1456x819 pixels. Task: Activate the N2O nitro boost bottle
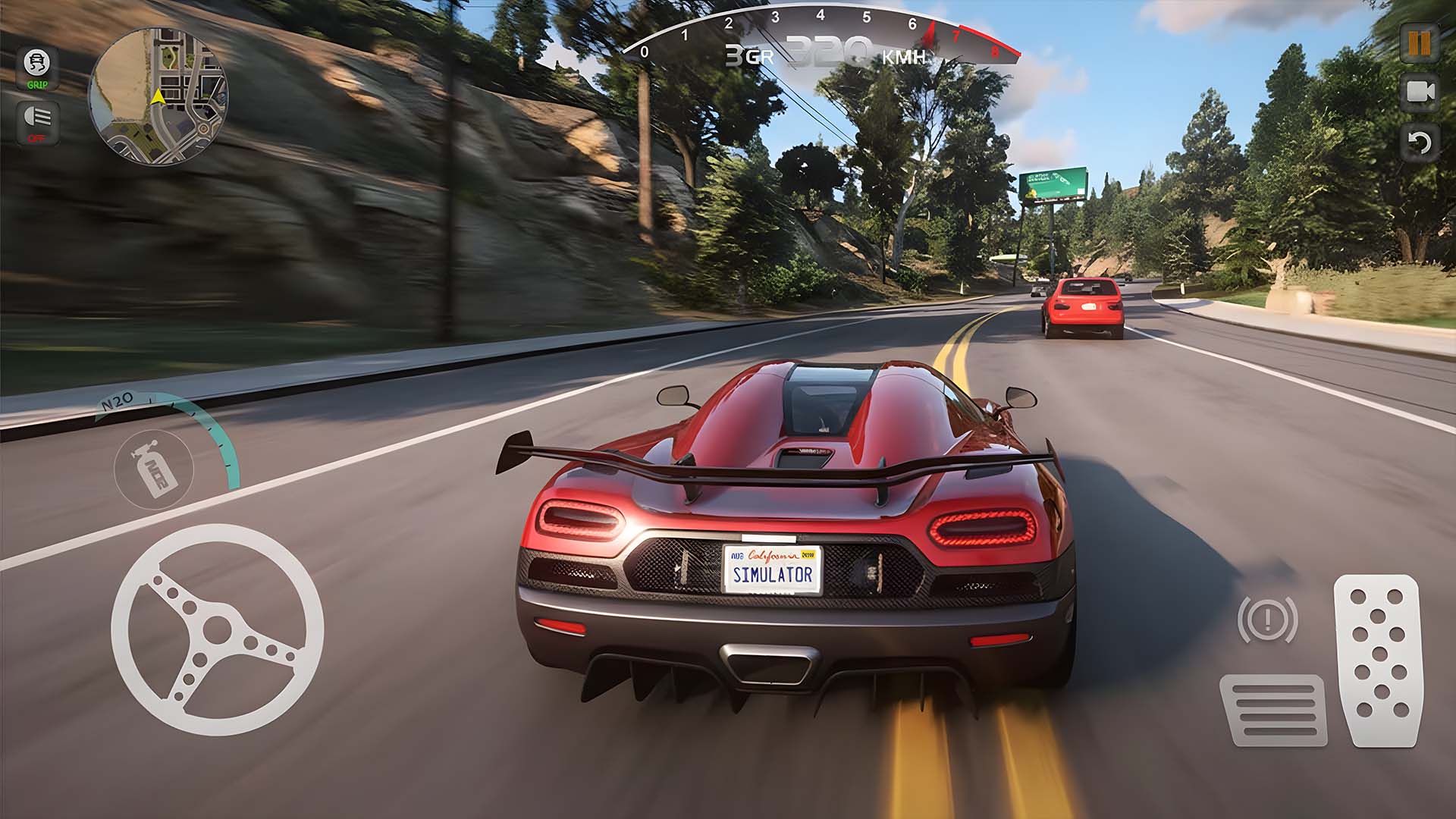(154, 470)
